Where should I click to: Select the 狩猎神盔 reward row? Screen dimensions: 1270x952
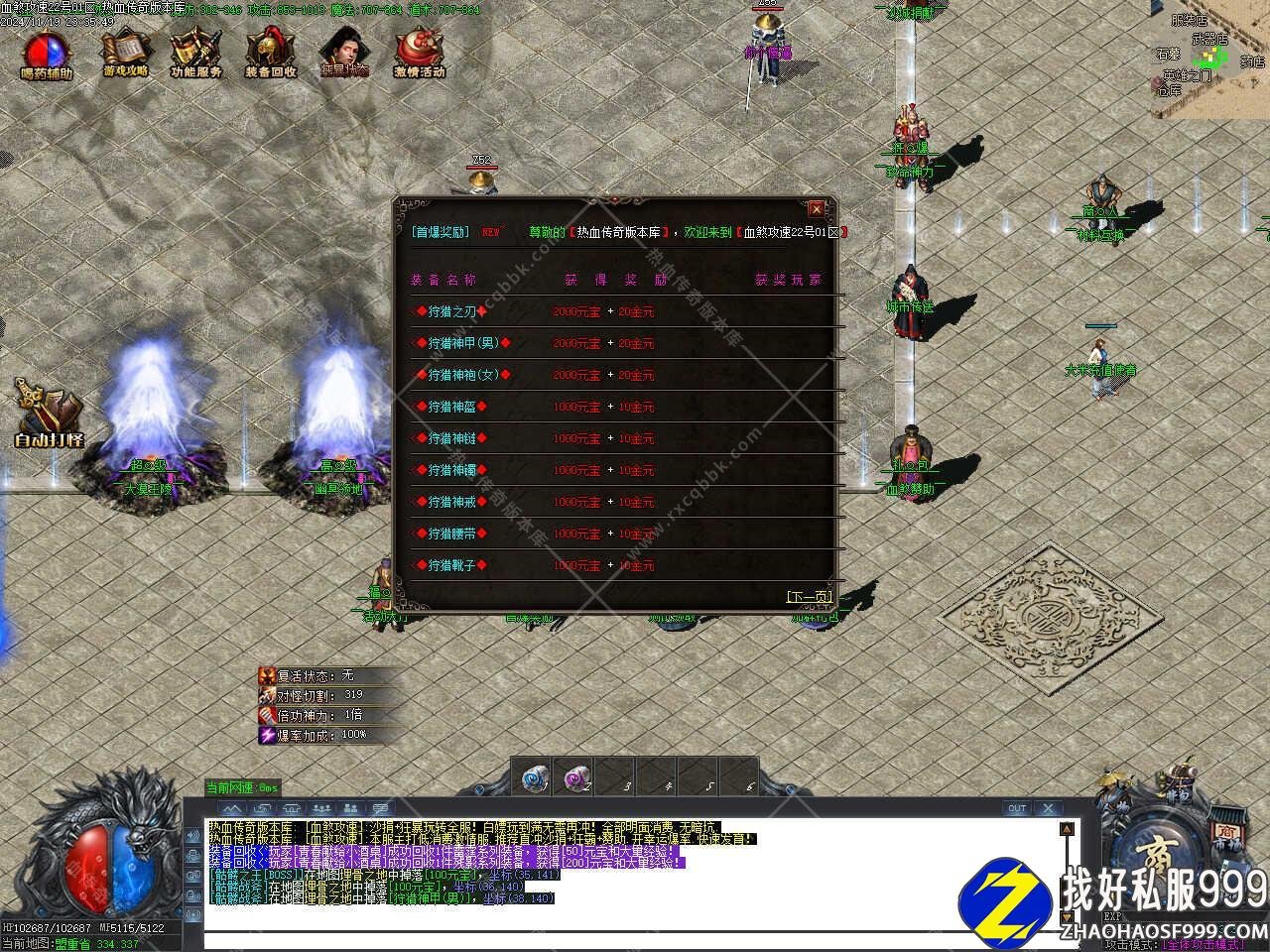coord(450,407)
